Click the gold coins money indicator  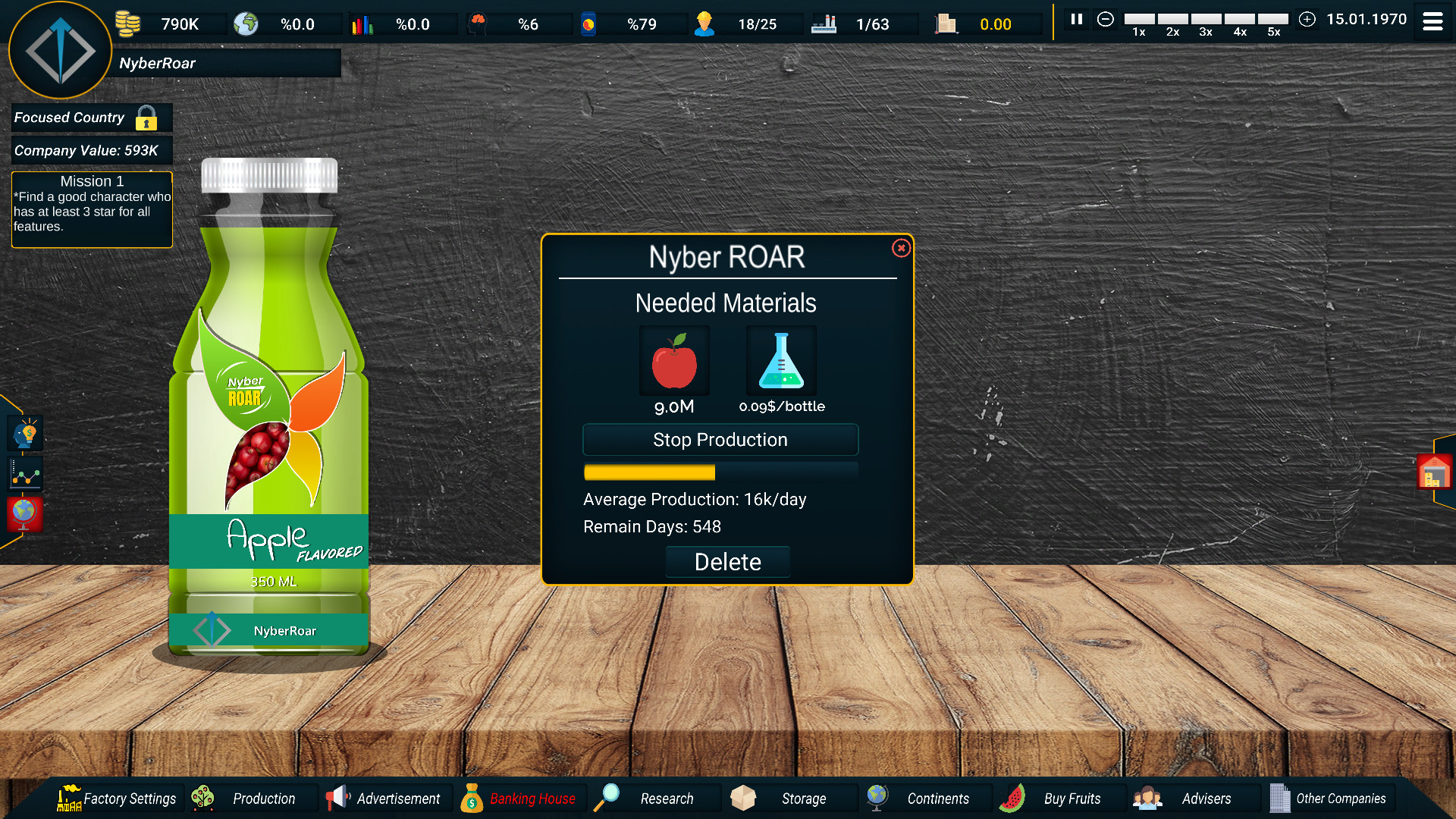(x=127, y=23)
